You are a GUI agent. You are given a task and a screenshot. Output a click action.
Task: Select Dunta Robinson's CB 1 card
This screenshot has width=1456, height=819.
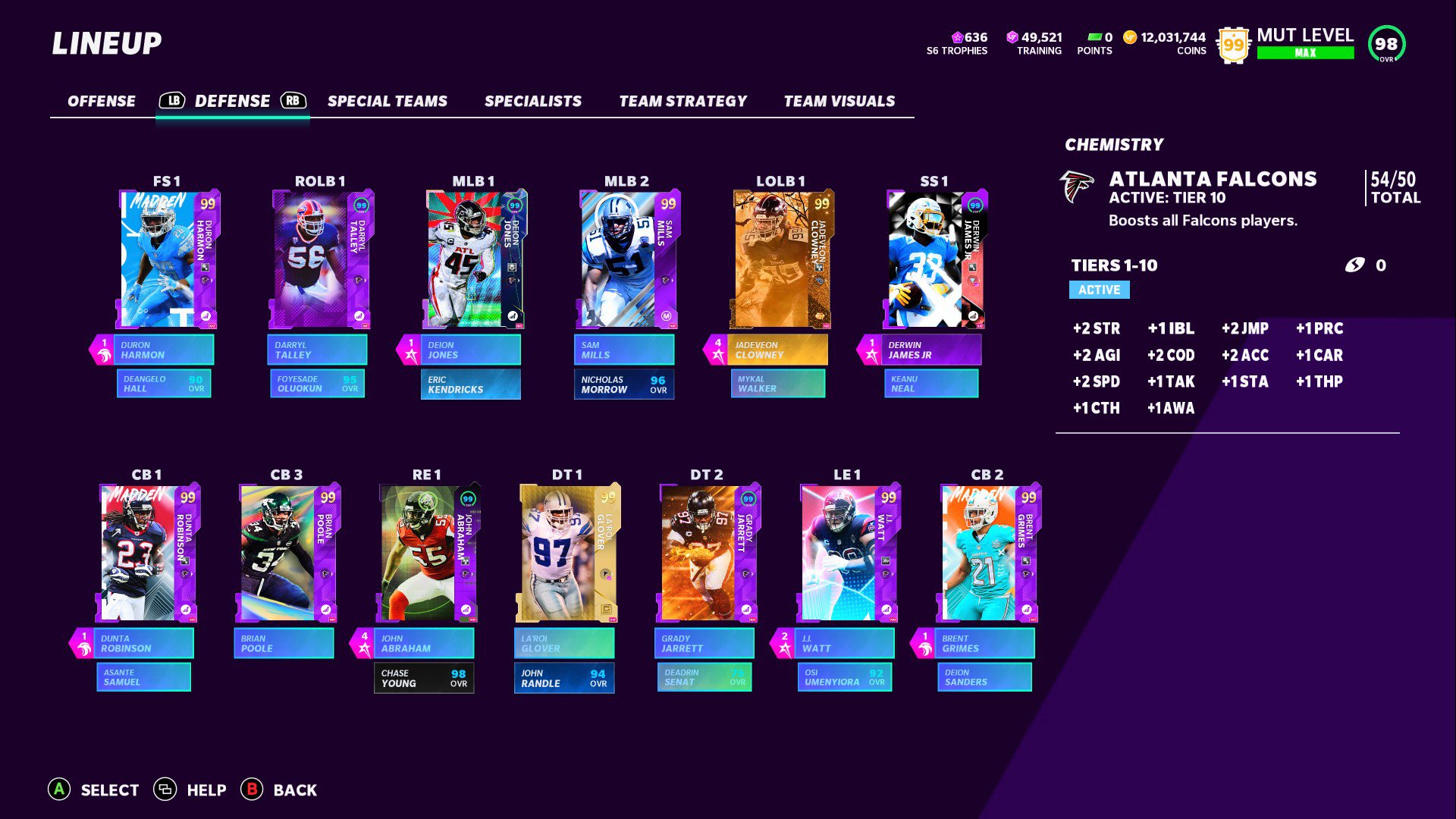[x=148, y=553]
